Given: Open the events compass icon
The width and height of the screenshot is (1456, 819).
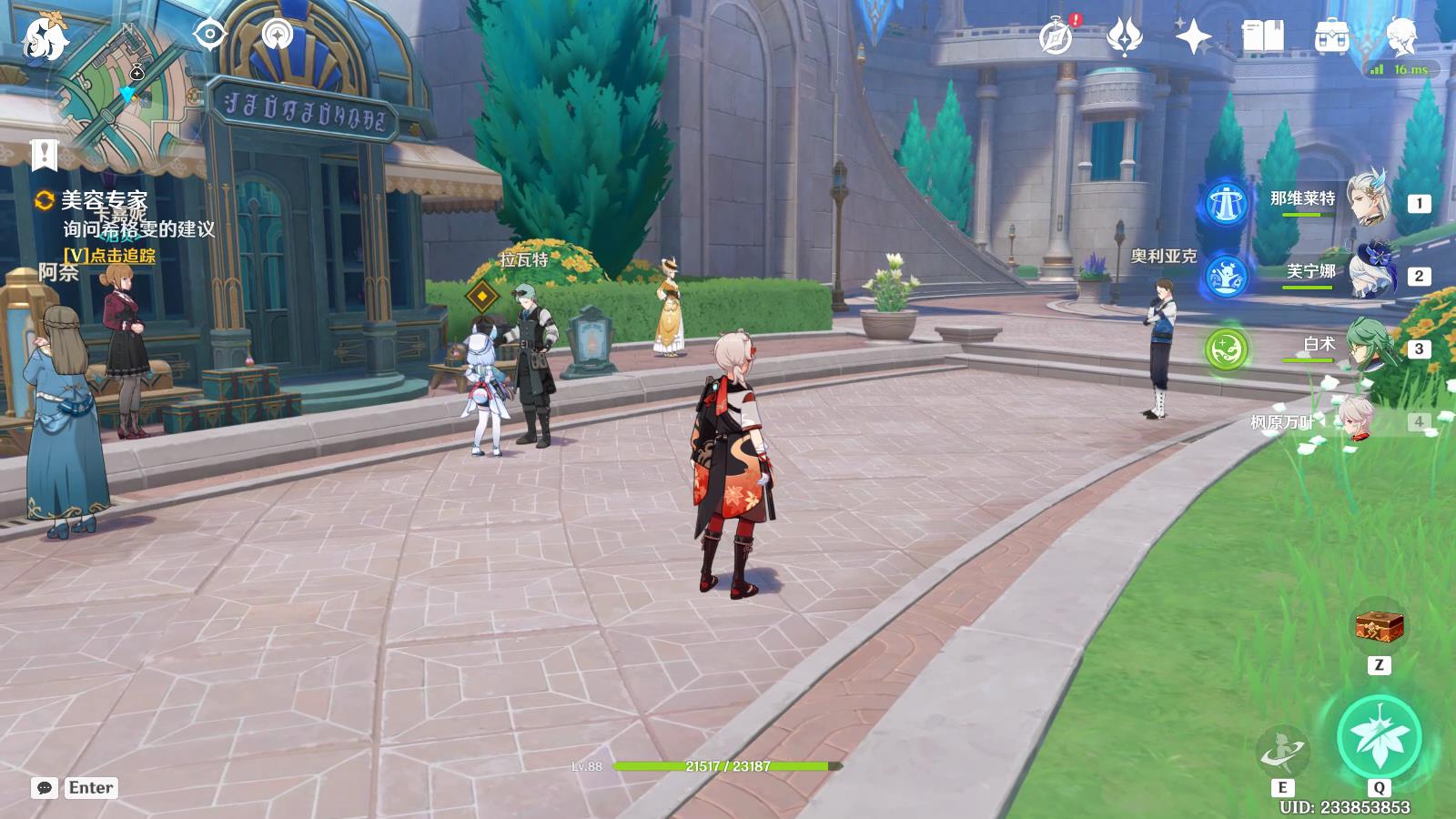Looking at the screenshot, I should coord(1057,37).
